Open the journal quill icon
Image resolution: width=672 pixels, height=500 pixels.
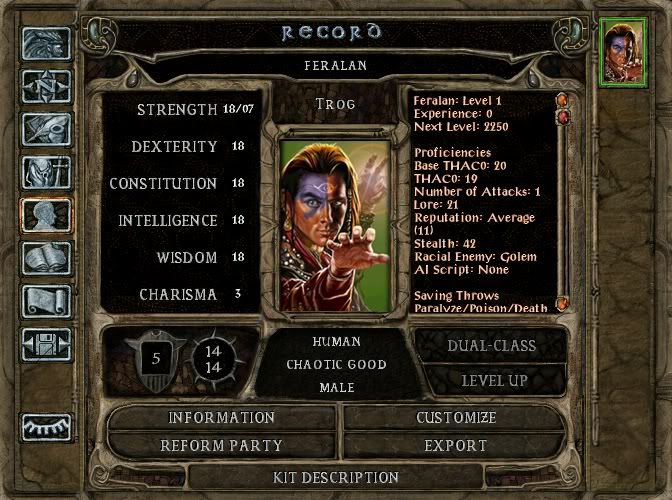click(46, 130)
